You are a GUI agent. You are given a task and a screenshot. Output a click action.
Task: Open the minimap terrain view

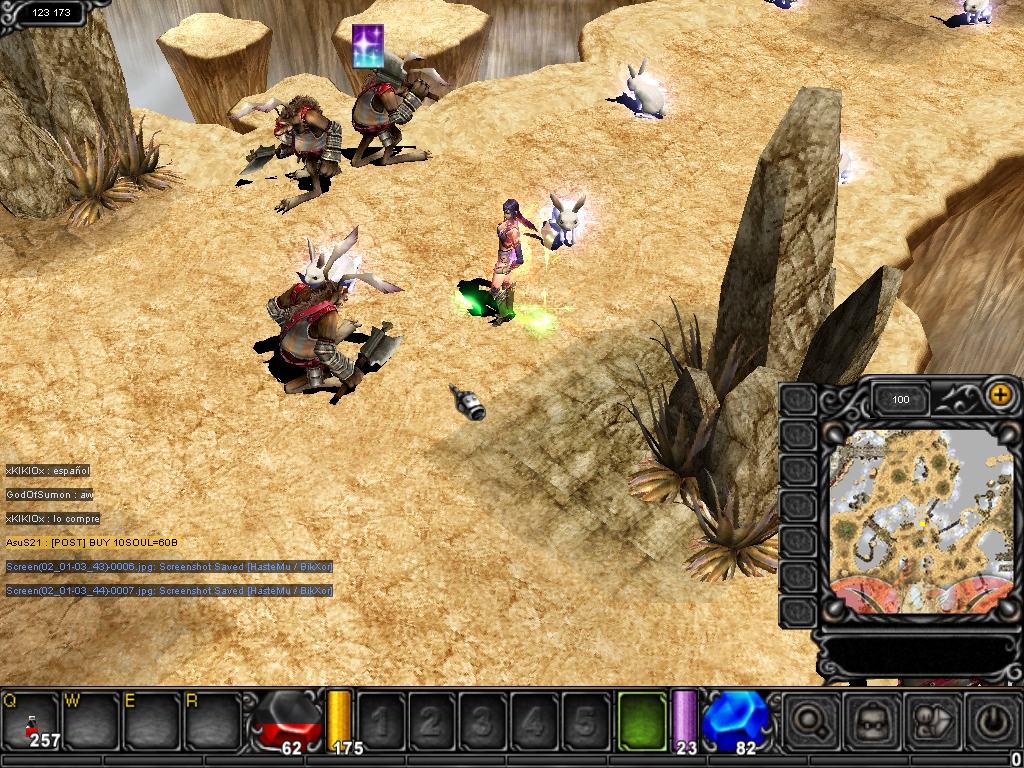[919, 522]
